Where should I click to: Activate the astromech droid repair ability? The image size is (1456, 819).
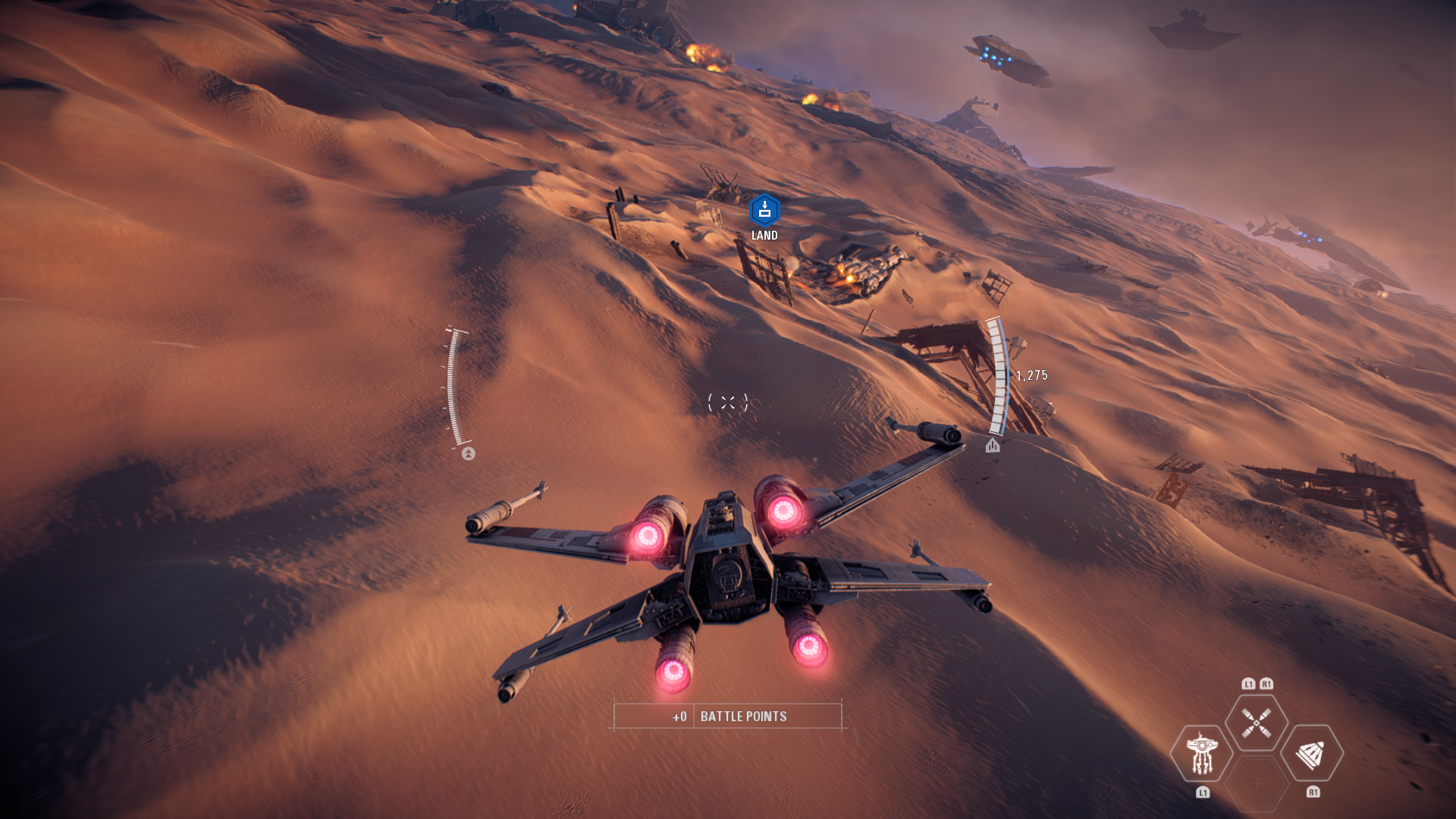(1201, 753)
